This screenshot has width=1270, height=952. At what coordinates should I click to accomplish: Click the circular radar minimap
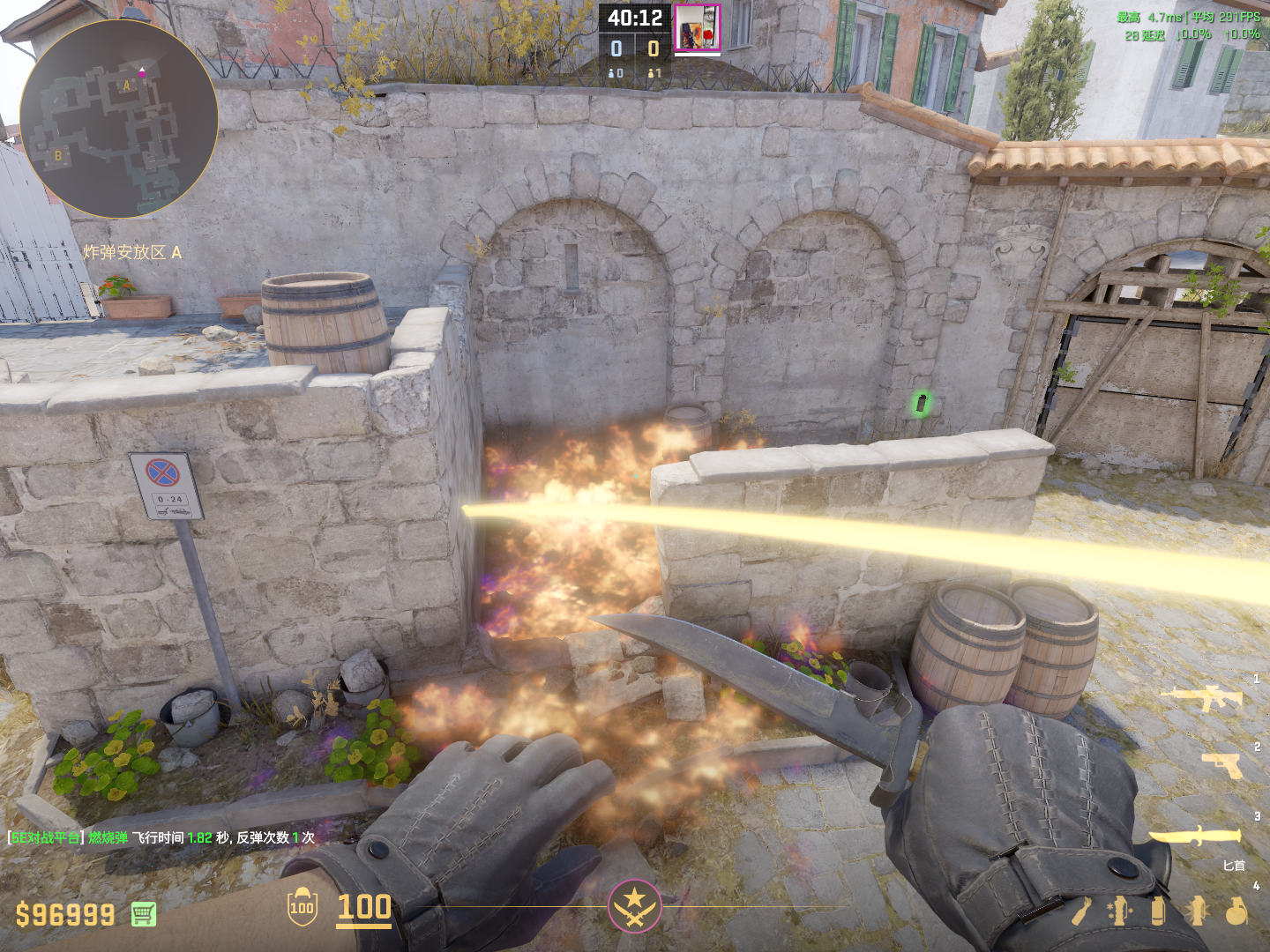[x=118, y=119]
